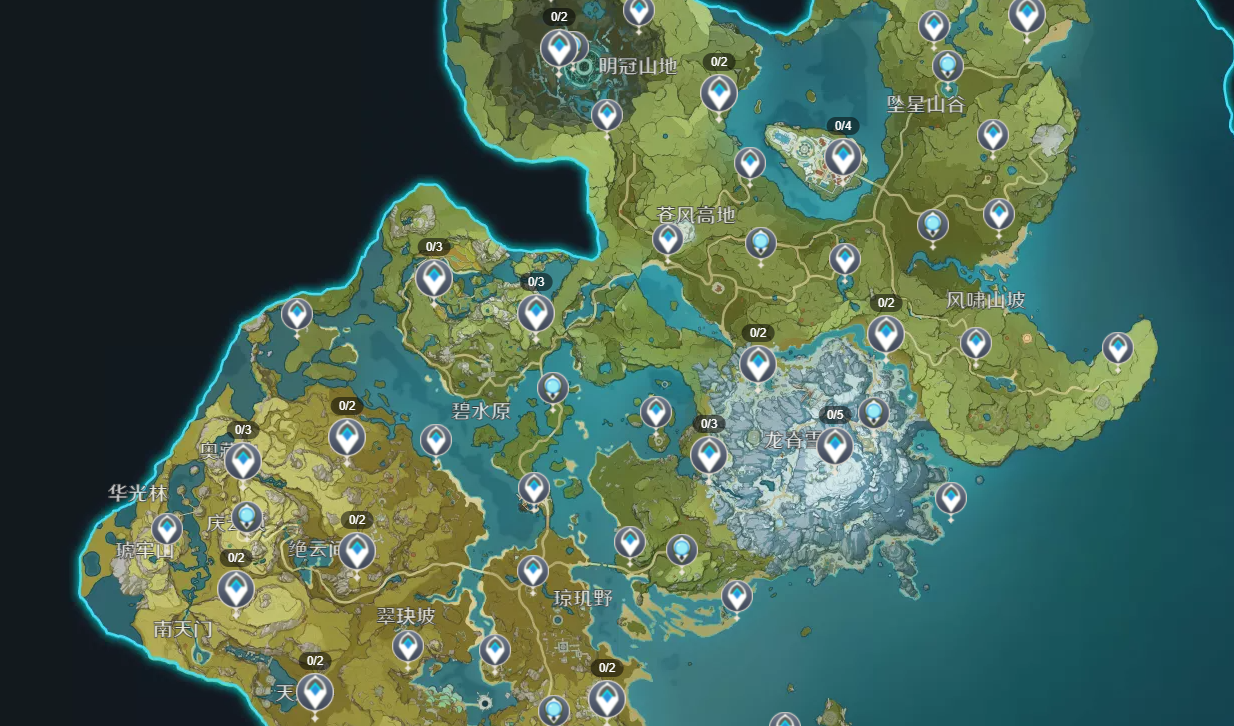
Task: Select the 0/4 marker on the city island
Action: point(842,156)
